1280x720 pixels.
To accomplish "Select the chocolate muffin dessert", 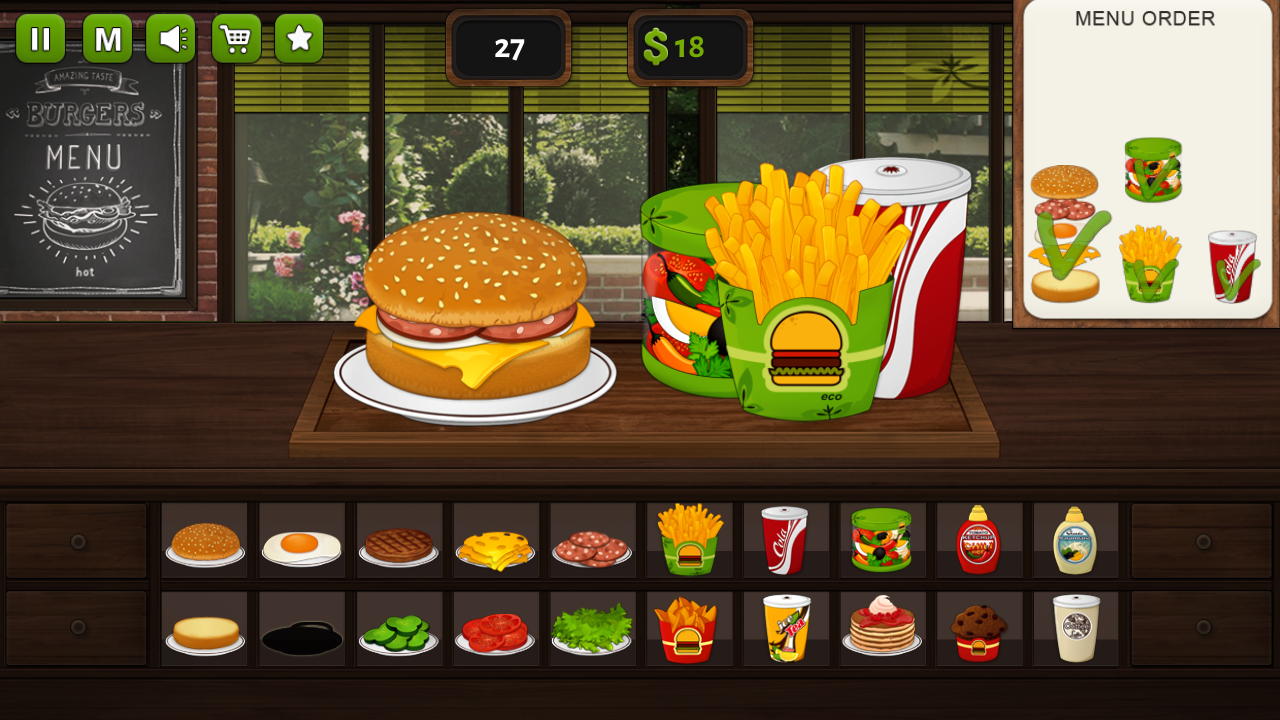I will click(x=978, y=628).
